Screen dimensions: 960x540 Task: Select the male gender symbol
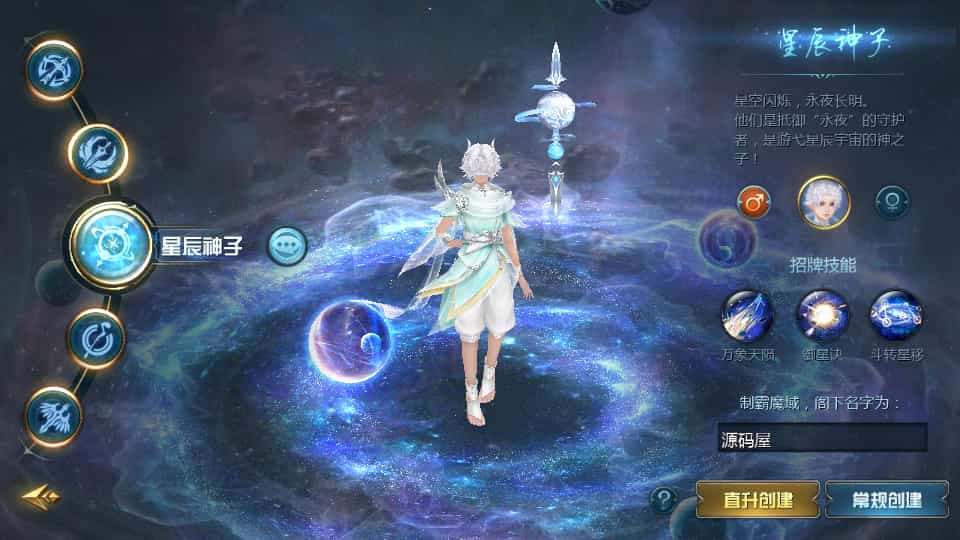pyautogui.click(x=754, y=202)
